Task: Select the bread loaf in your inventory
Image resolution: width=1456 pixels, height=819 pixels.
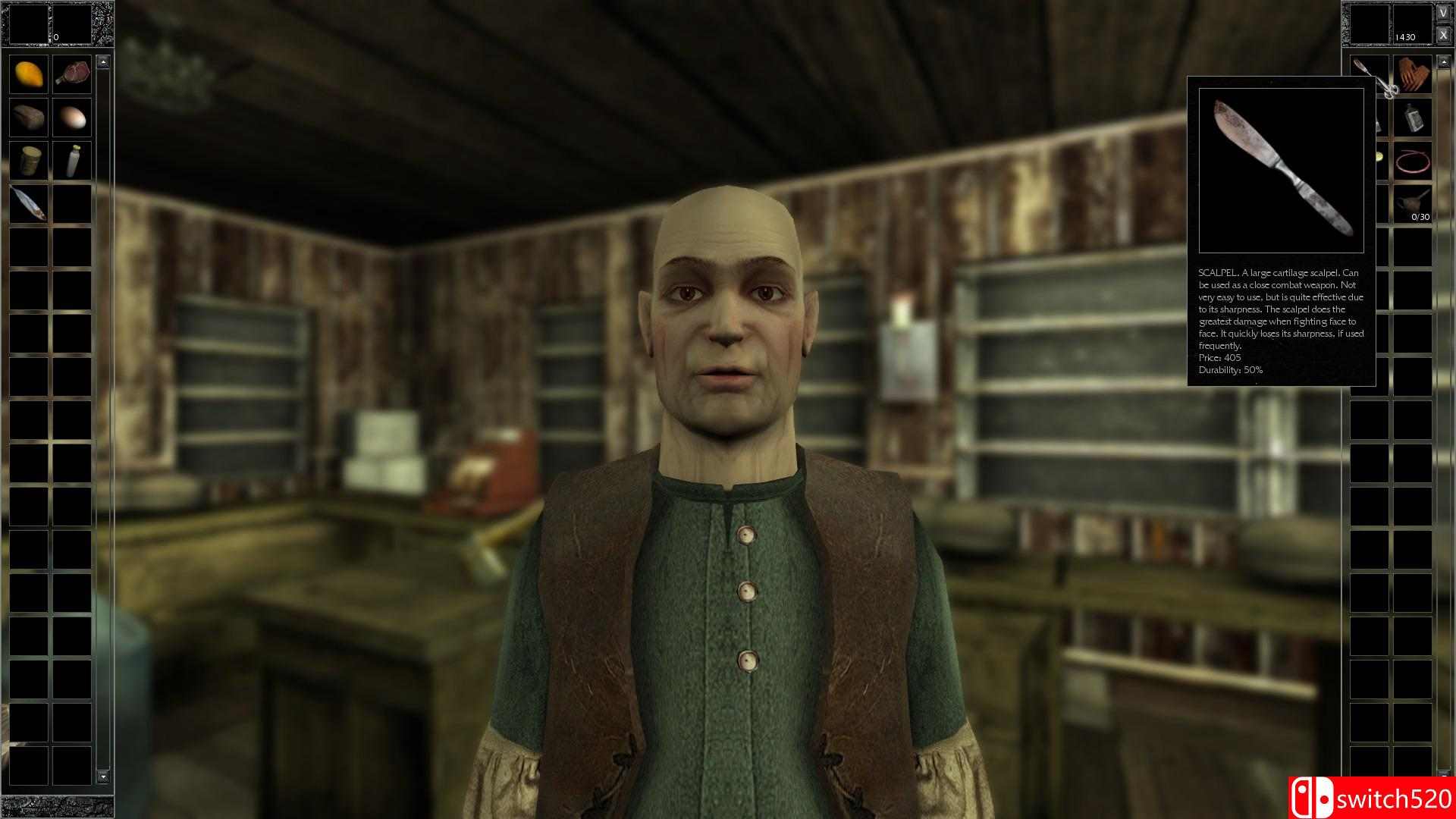Action: (x=29, y=117)
